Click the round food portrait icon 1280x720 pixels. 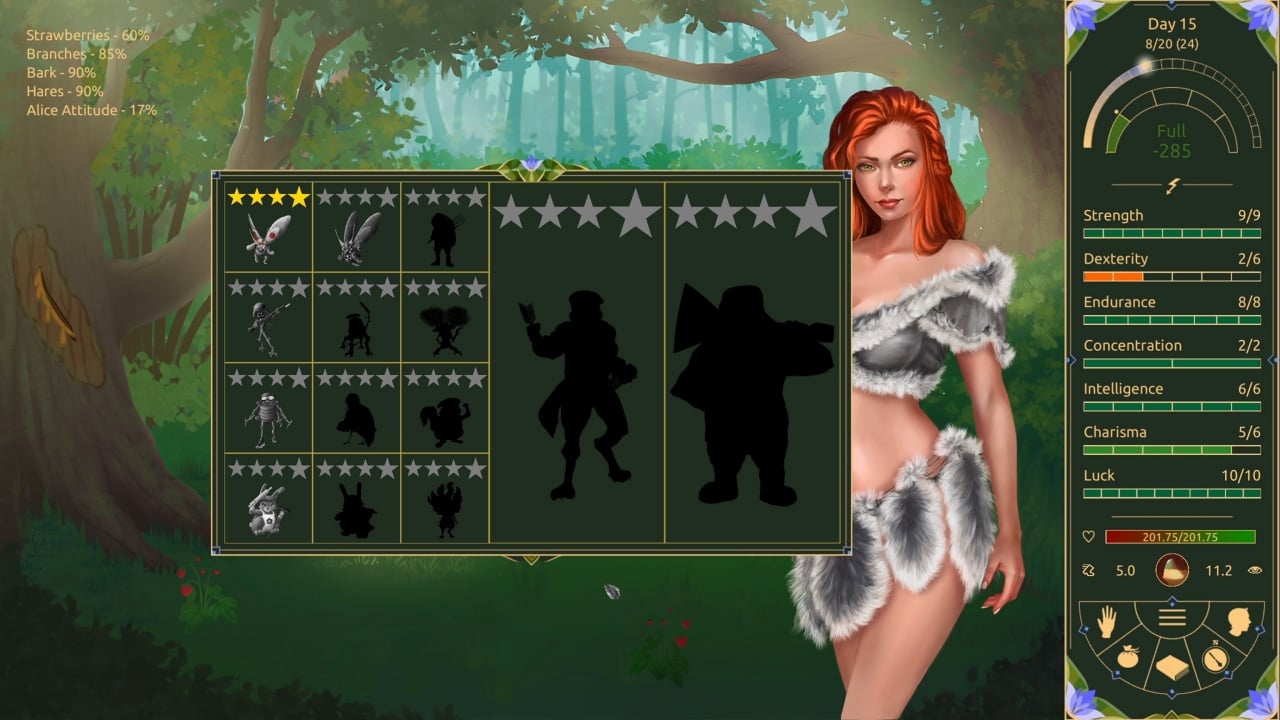click(x=1172, y=570)
